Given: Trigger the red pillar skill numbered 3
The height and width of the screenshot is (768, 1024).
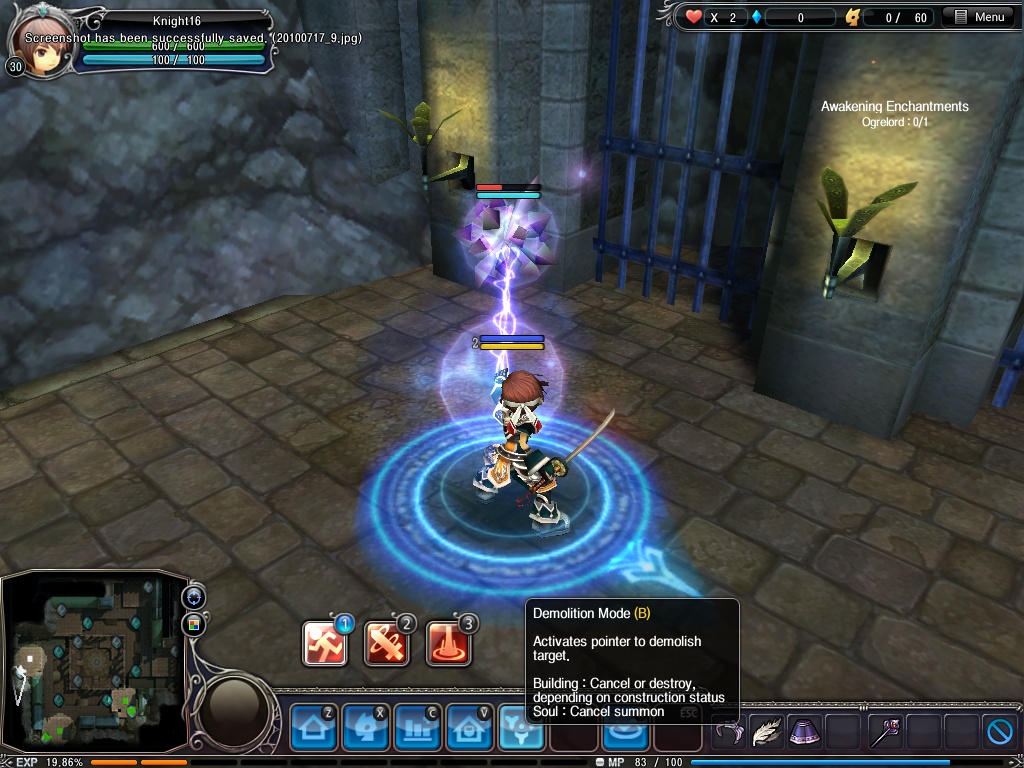Looking at the screenshot, I should pos(449,644).
